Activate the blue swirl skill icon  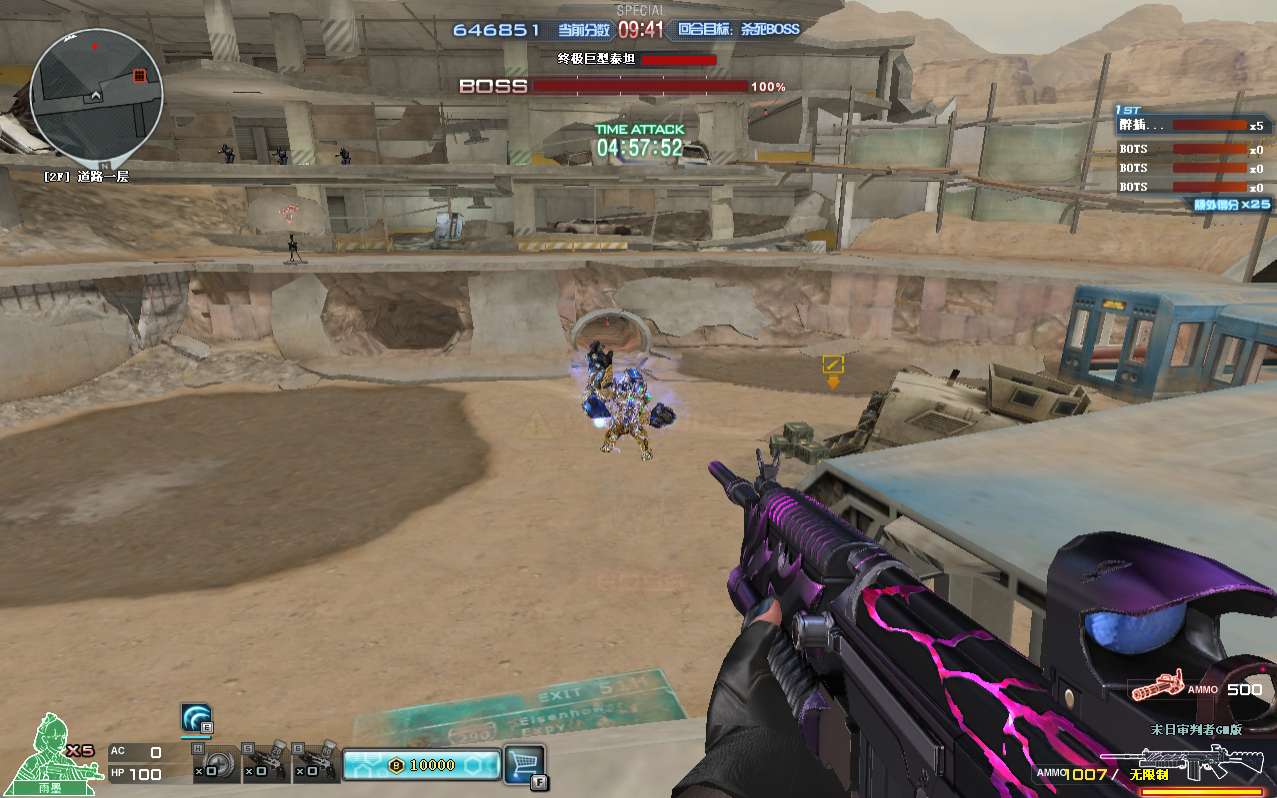196,717
